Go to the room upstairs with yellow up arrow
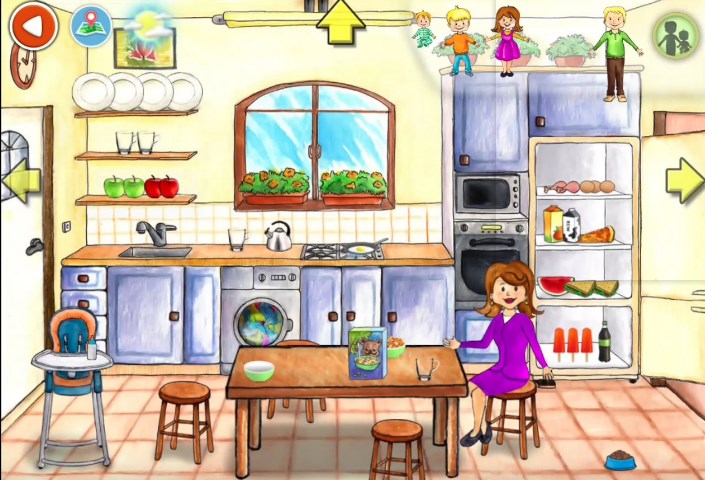Screen dimensions: 705x480 339,22
